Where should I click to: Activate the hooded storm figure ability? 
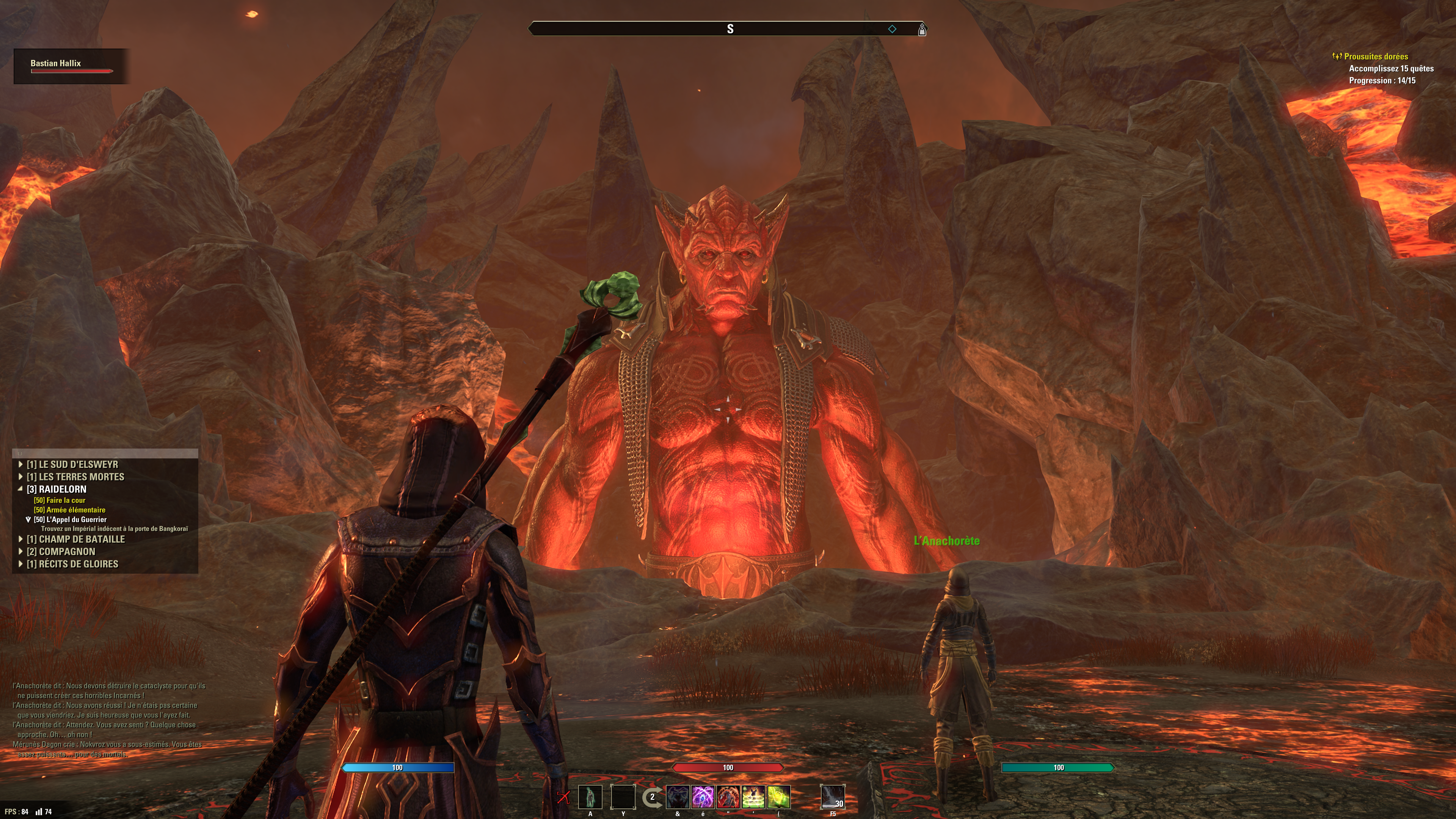tap(678, 797)
